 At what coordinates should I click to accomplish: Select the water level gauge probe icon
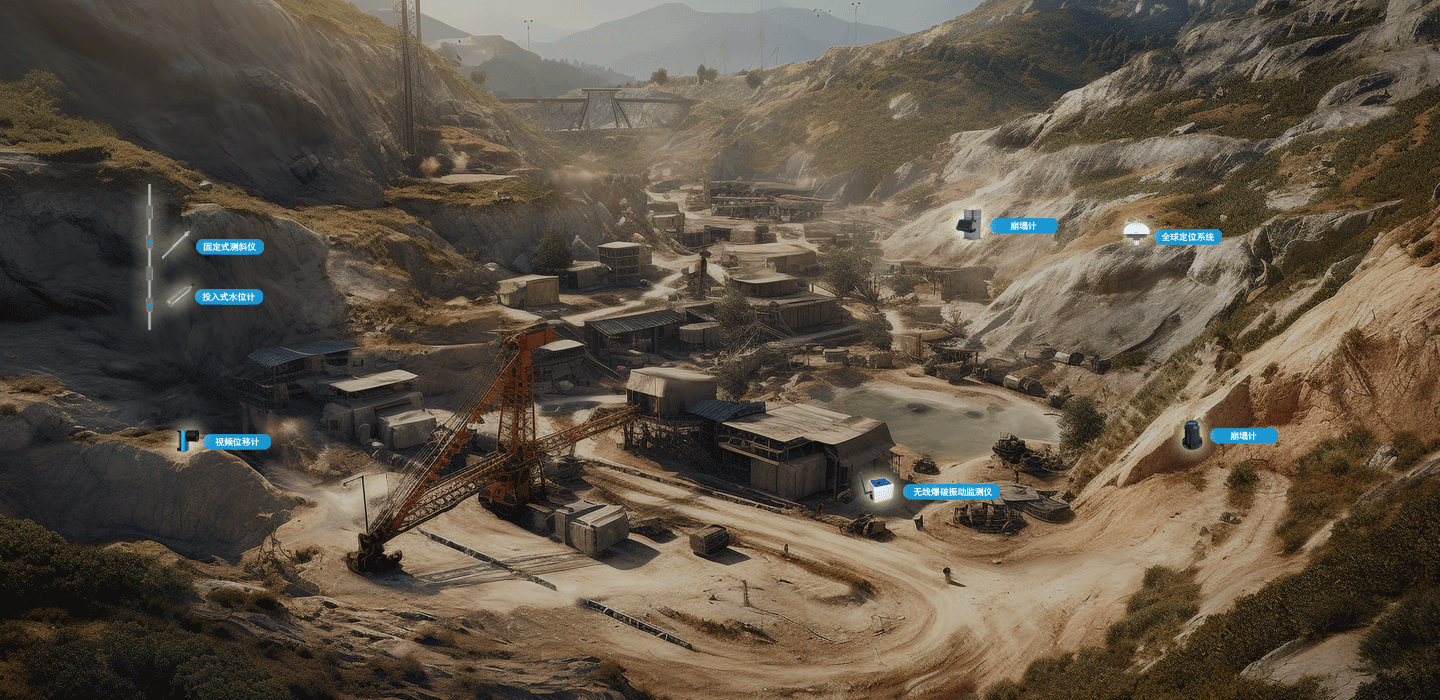180,295
